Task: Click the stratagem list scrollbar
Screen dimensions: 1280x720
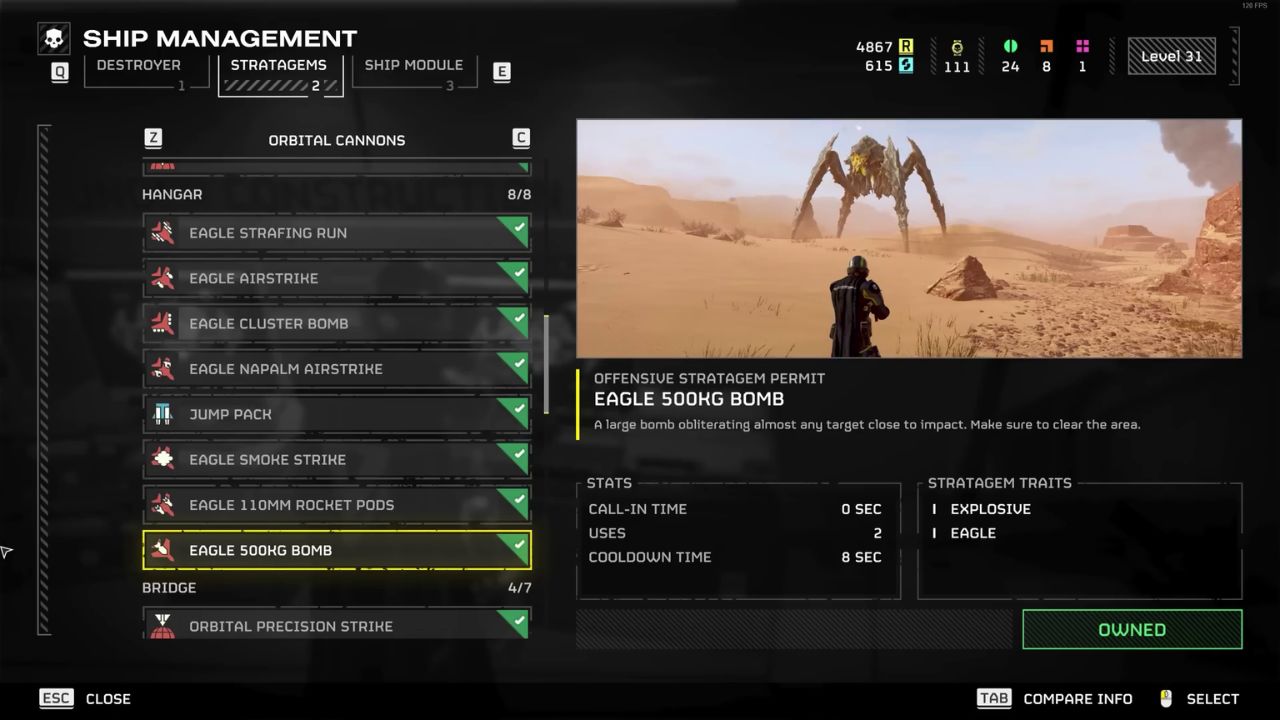Action: (x=546, y=365)
